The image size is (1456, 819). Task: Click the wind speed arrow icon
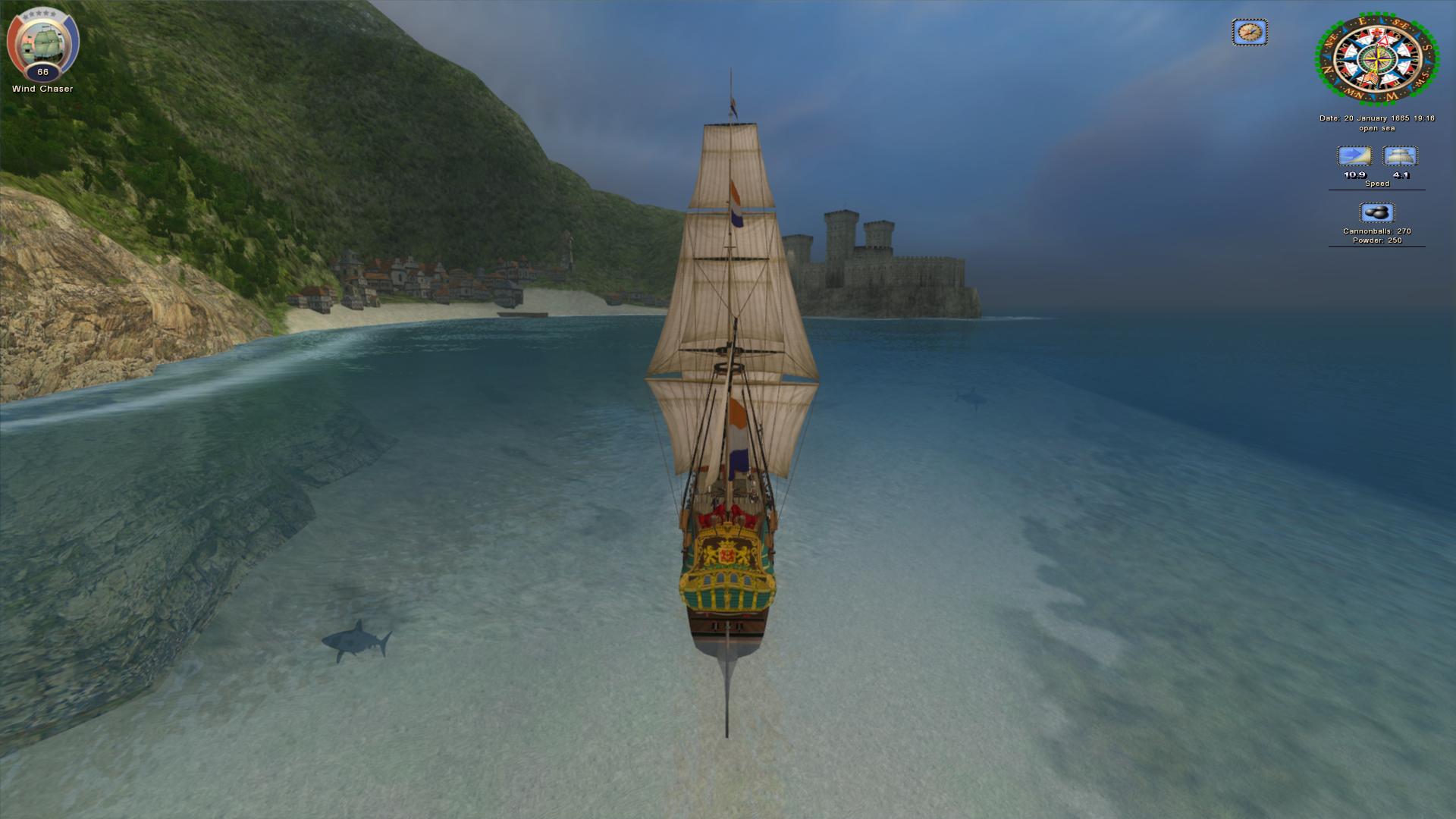(1354, 156)
